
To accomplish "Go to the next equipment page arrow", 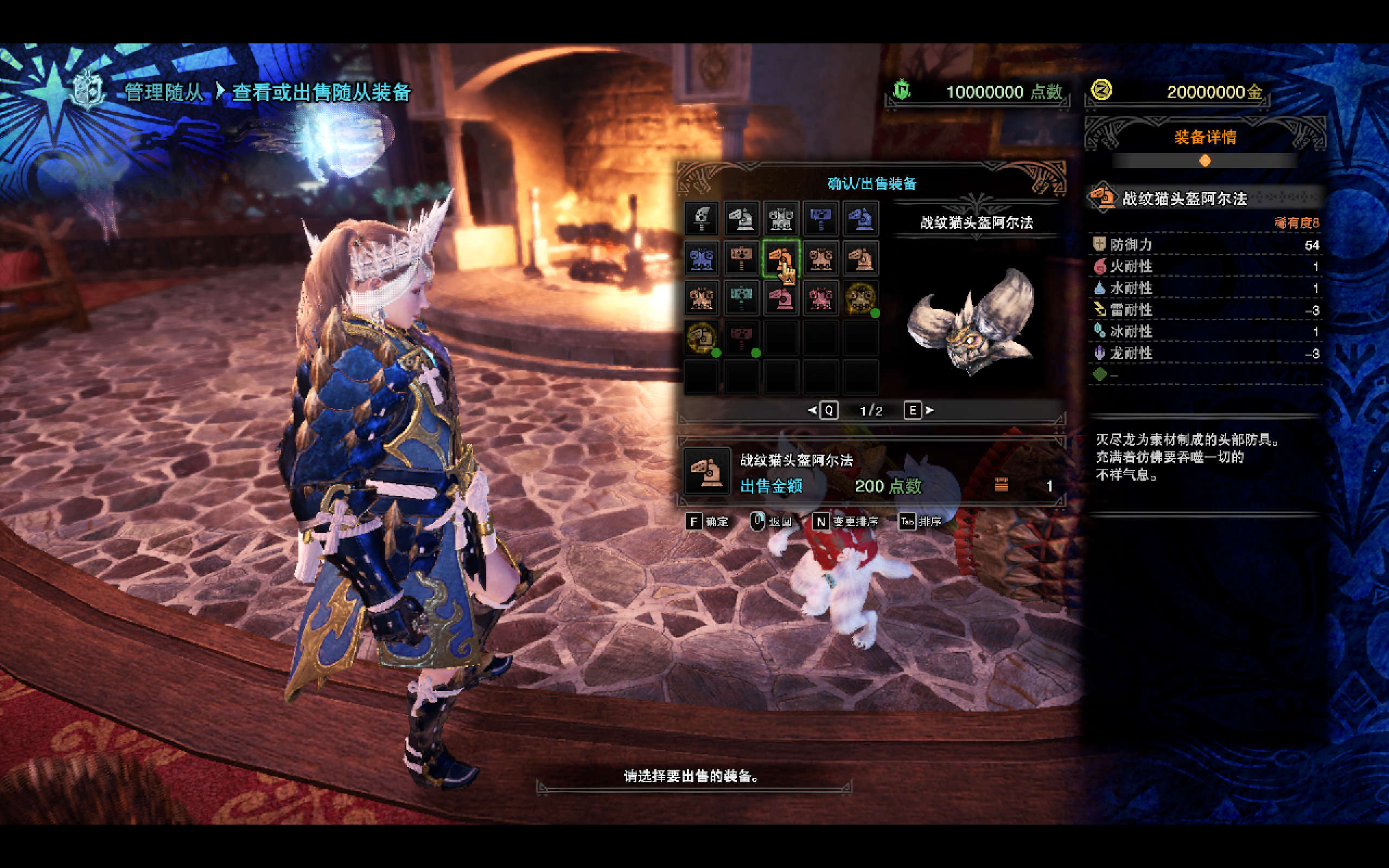I will [x=930, y=411].
